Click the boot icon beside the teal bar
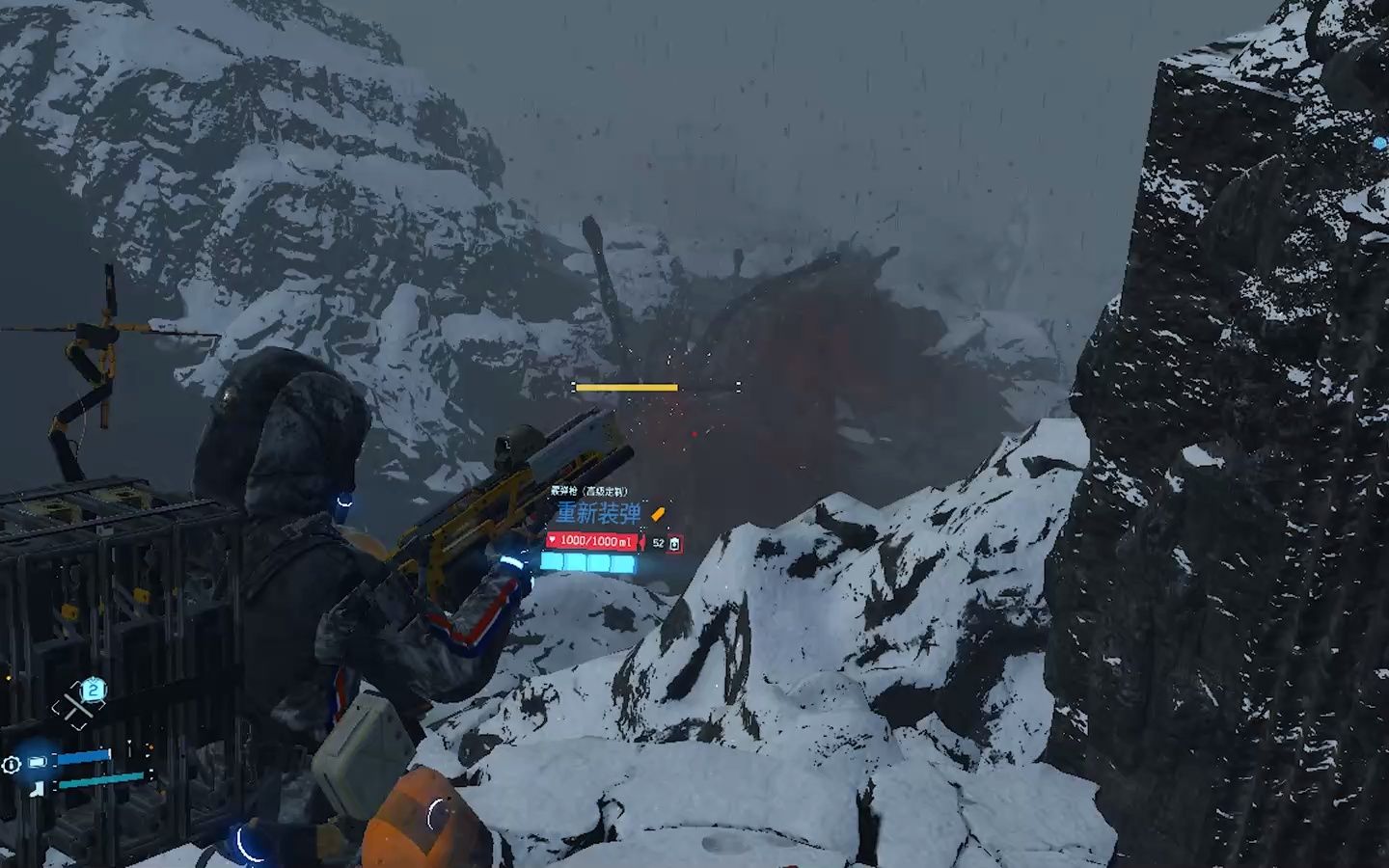The height and width of the screenshot is (868, 1389). [x=38, y=788]
